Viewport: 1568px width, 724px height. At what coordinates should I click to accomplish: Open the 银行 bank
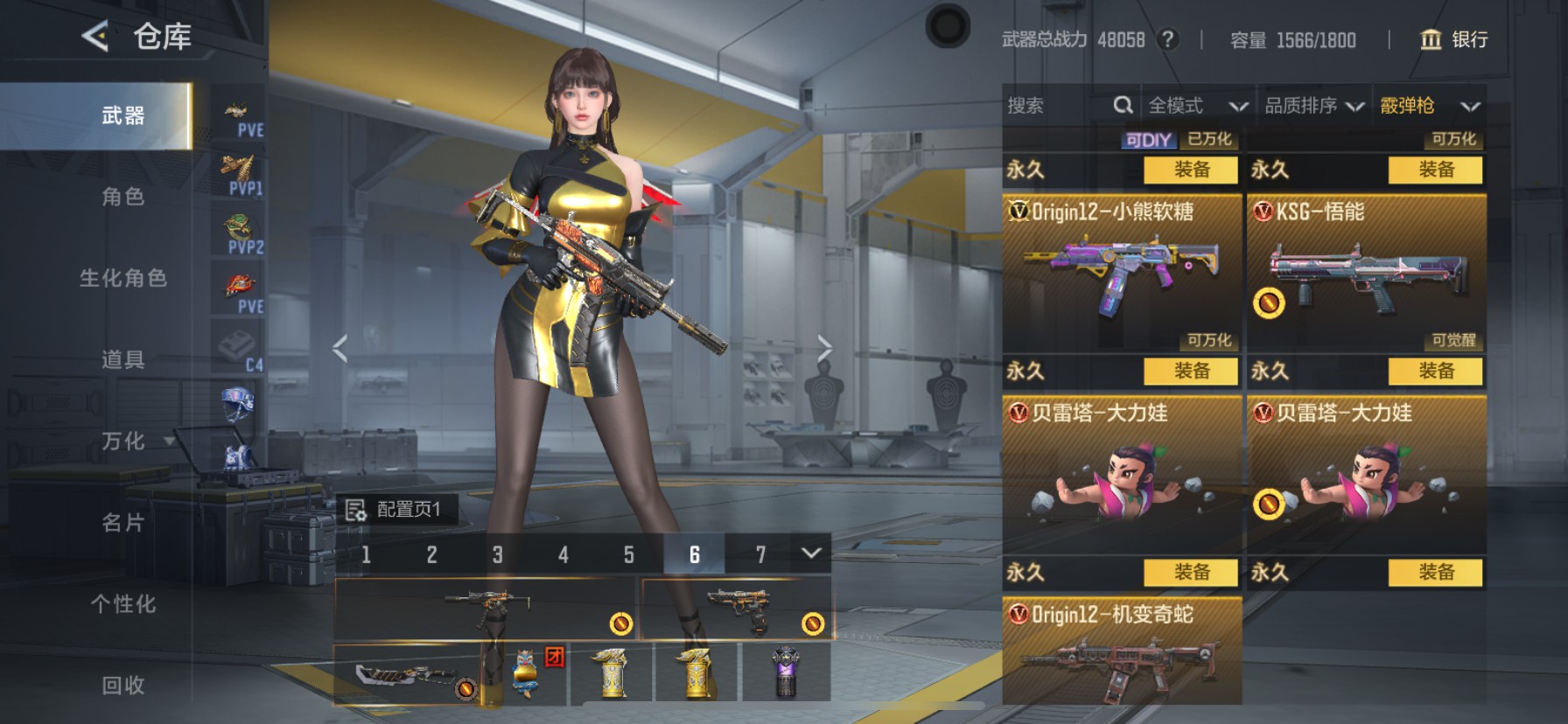(x=1453, y=40)
